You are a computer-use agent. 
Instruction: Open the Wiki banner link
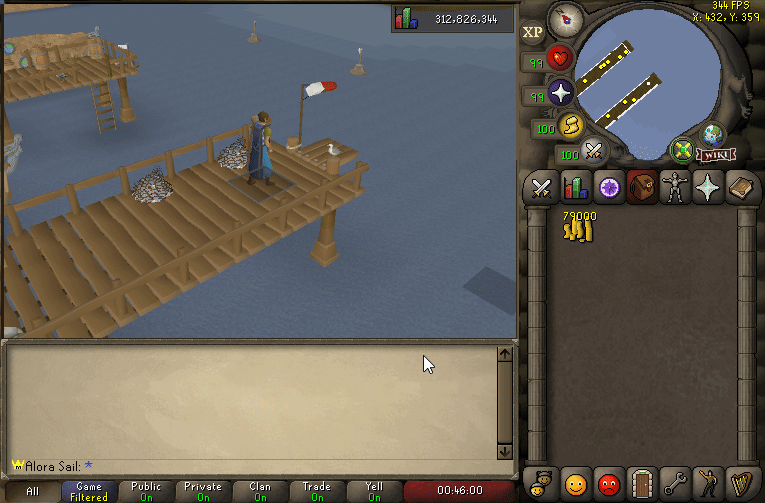click(712, 155)
